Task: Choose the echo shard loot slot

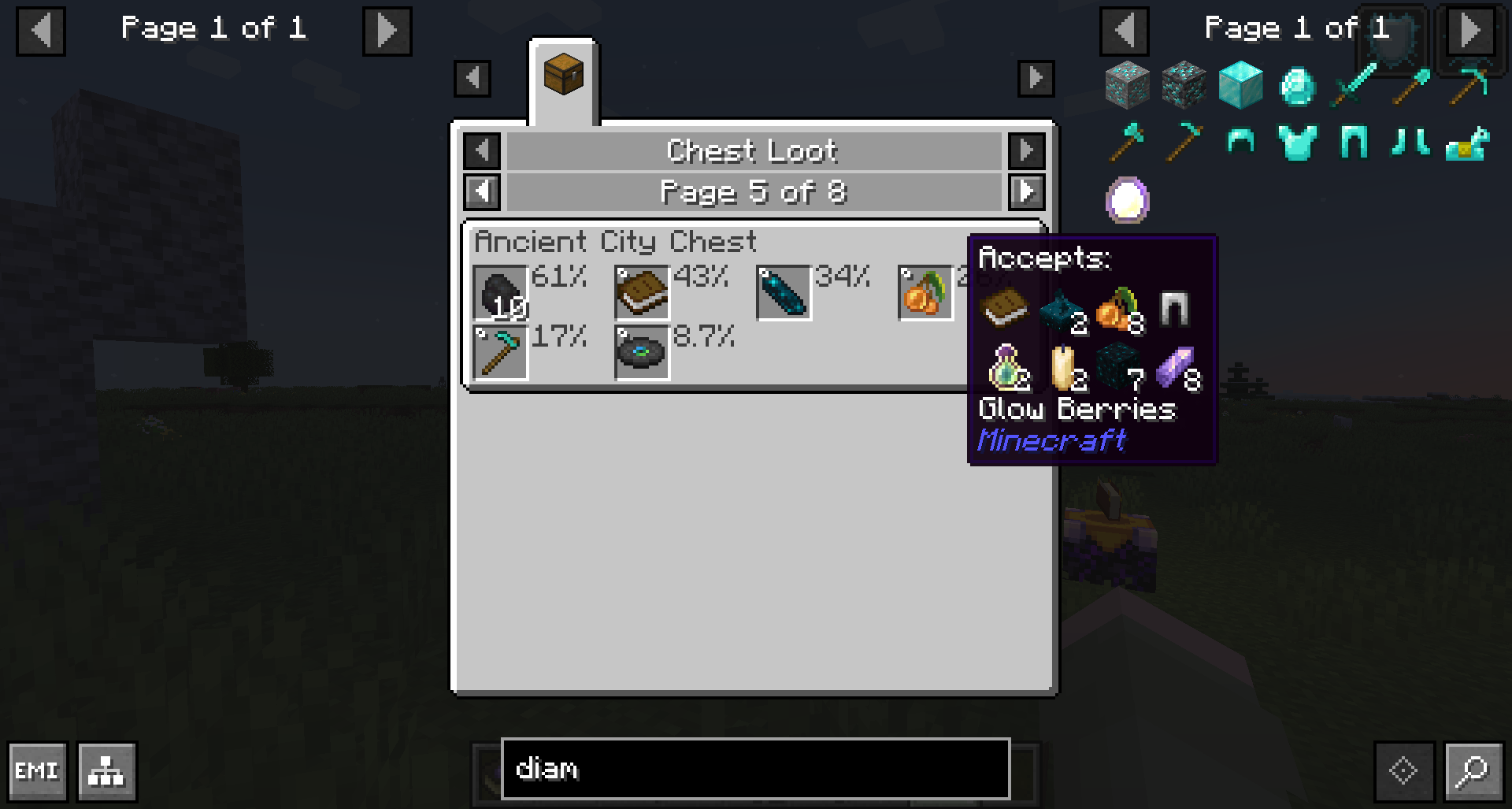Action: 784,293
